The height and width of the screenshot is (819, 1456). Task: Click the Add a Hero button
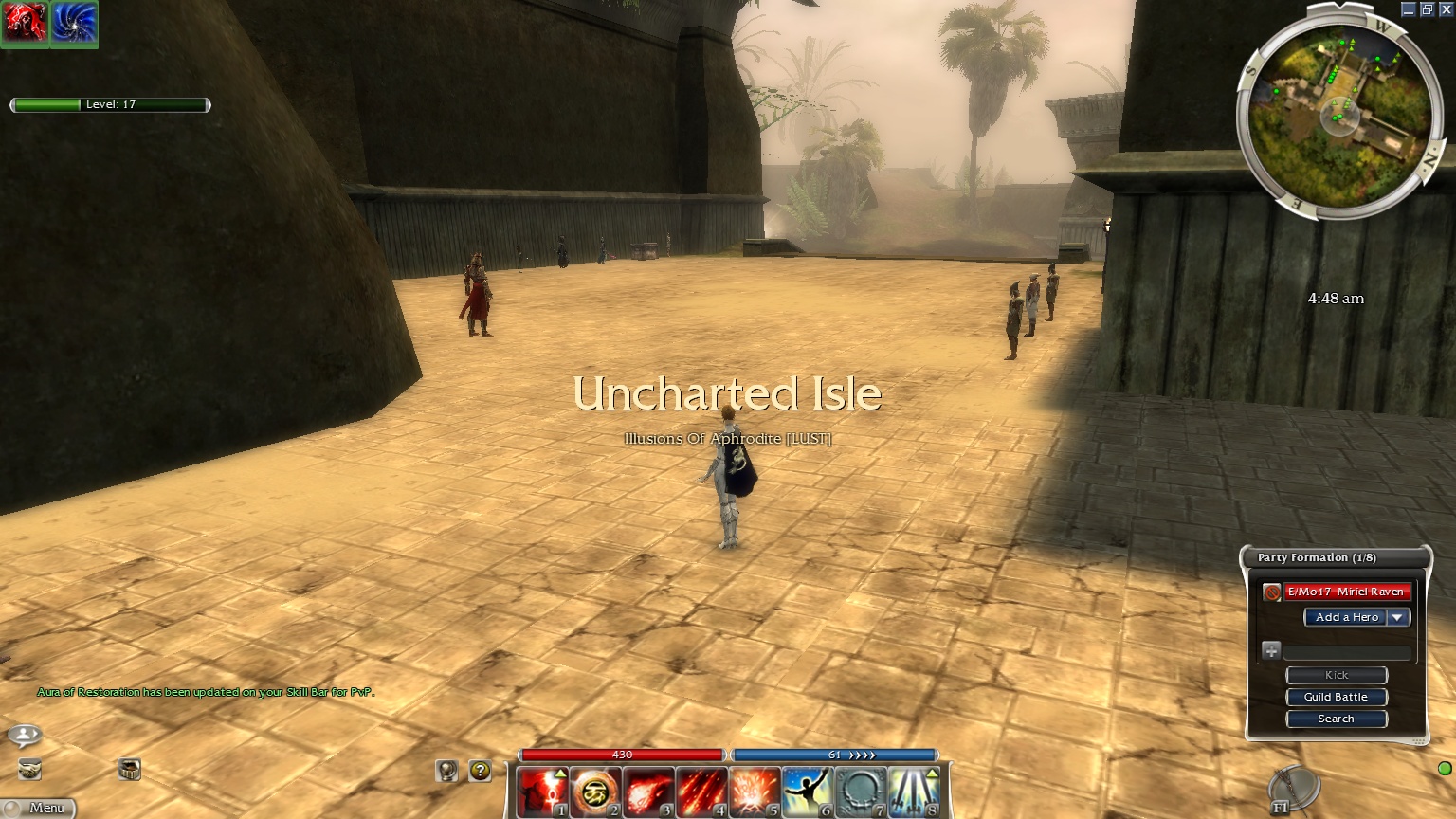tap(1346, 617)
